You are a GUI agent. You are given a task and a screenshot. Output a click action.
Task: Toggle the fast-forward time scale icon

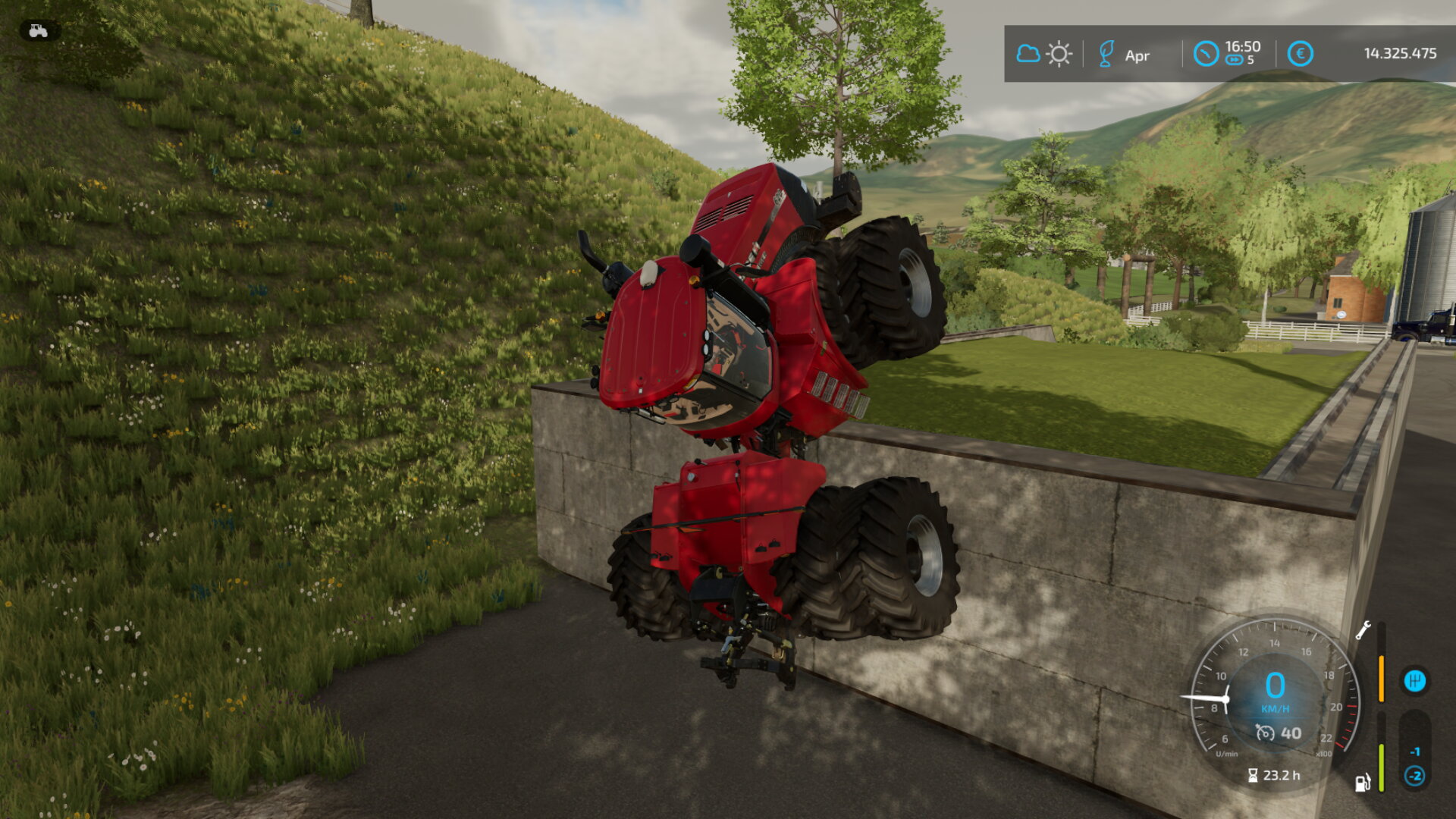tap(1234, 61)
